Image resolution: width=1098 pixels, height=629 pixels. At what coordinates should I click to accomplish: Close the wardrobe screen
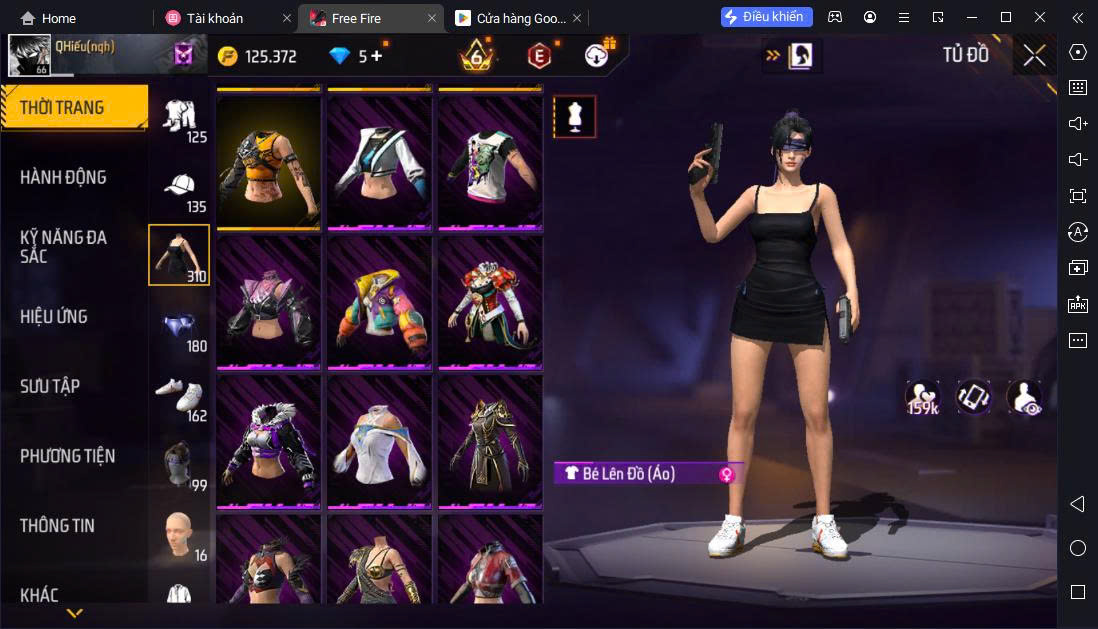tap(1034, 55)
